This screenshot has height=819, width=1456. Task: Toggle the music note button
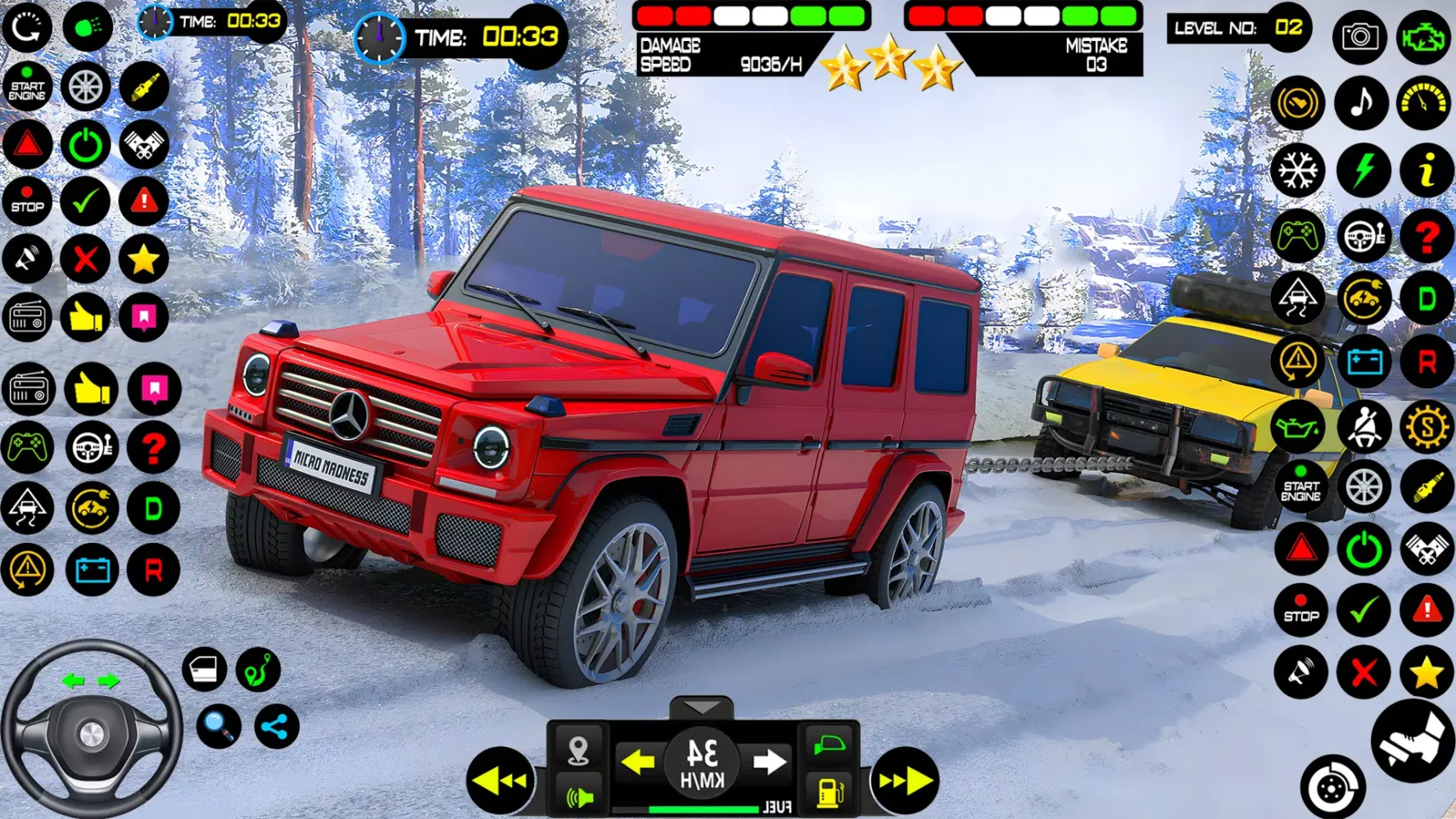click(x=1361, y=103)
